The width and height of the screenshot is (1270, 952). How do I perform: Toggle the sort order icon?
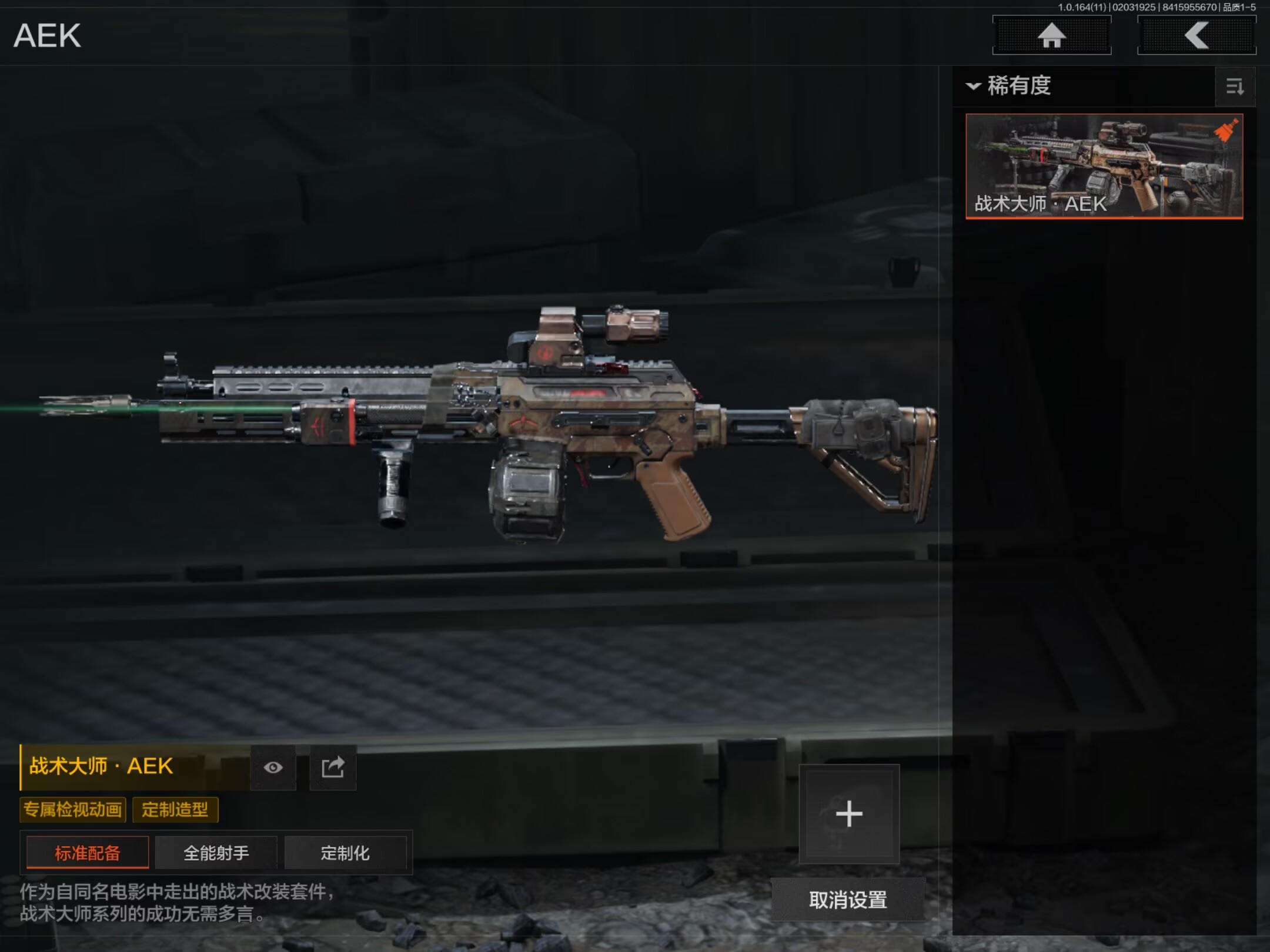[x=1235, y=87]
